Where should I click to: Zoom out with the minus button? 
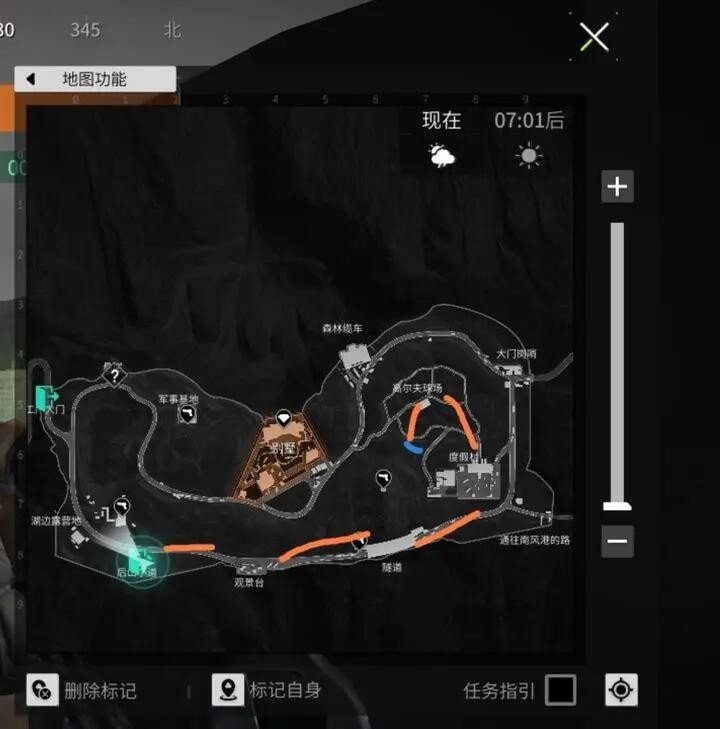pos(617,542)
